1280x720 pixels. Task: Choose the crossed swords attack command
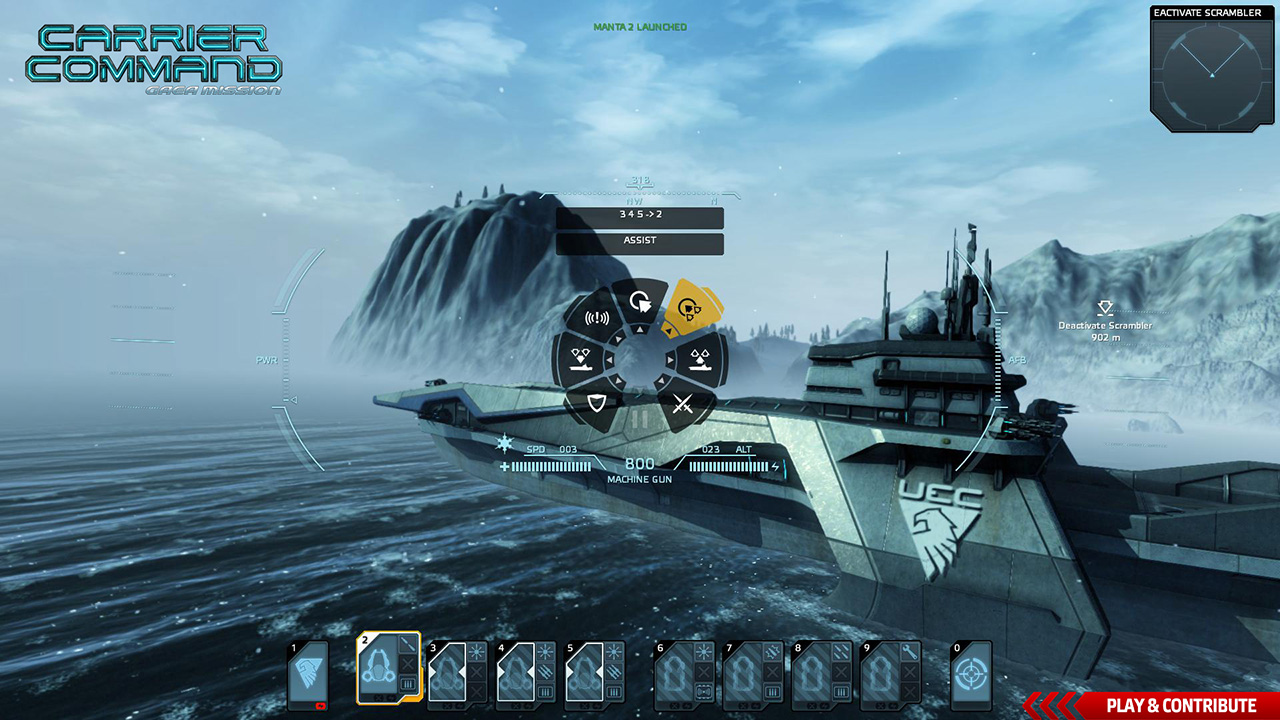click(683, 405)
